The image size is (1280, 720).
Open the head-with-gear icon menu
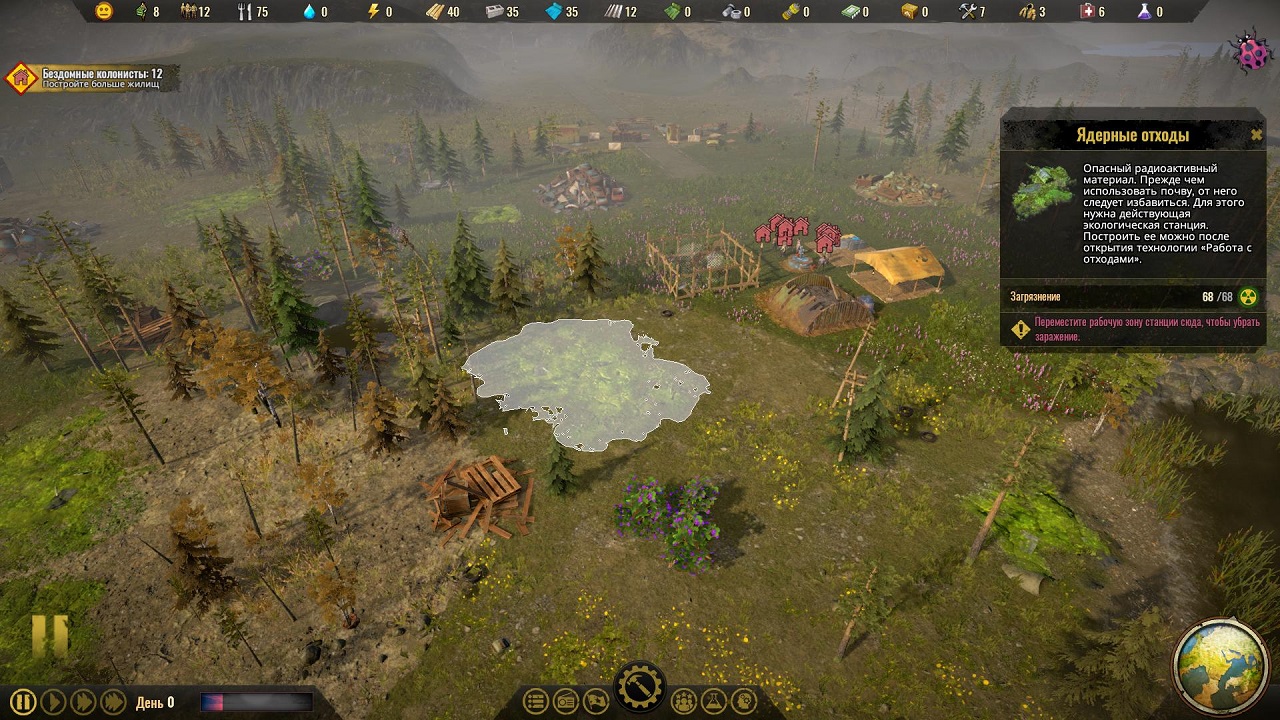click(x=742, y=702)
